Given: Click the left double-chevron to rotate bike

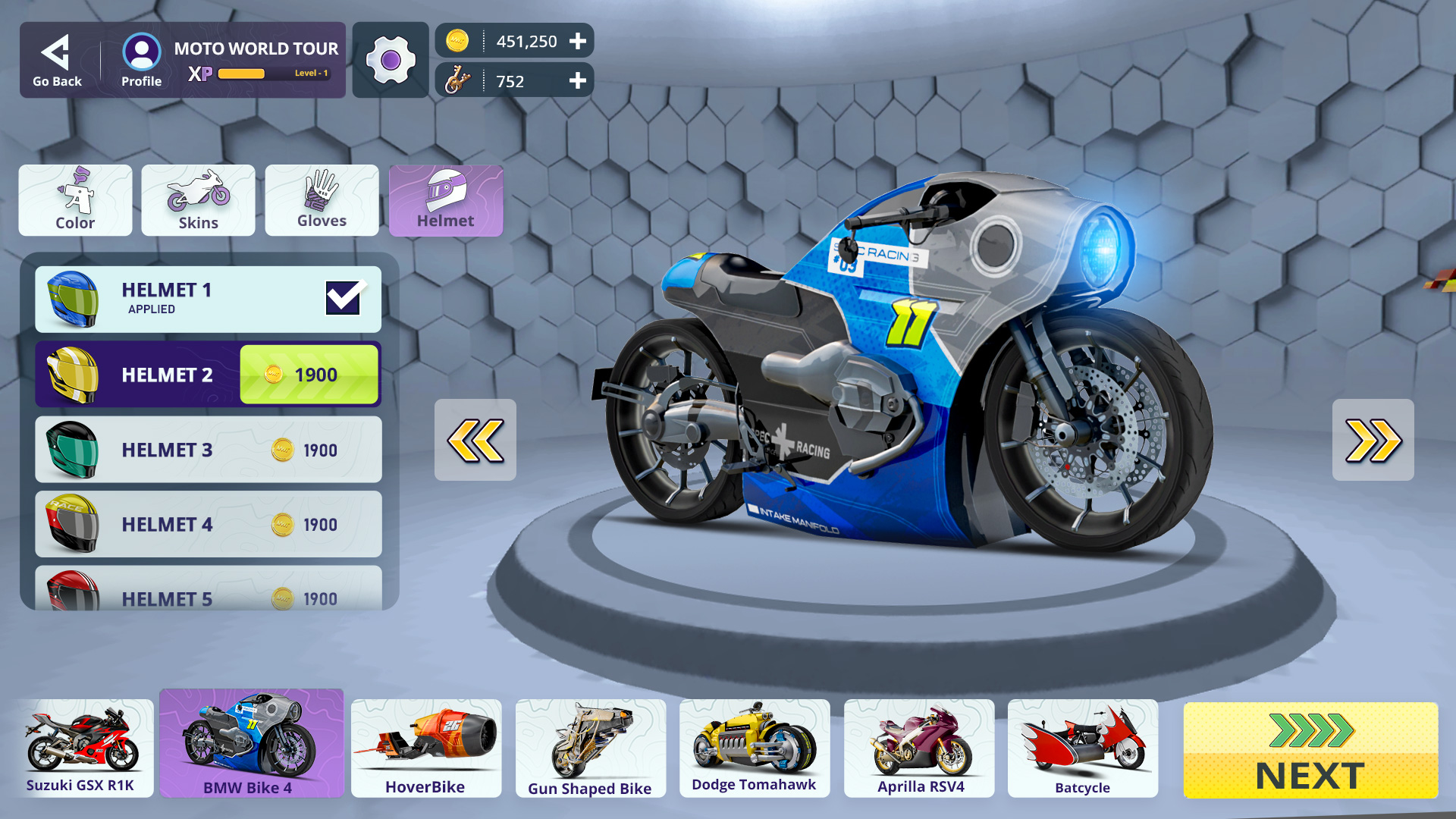Looking at the screenshot, I should [475, 441].
